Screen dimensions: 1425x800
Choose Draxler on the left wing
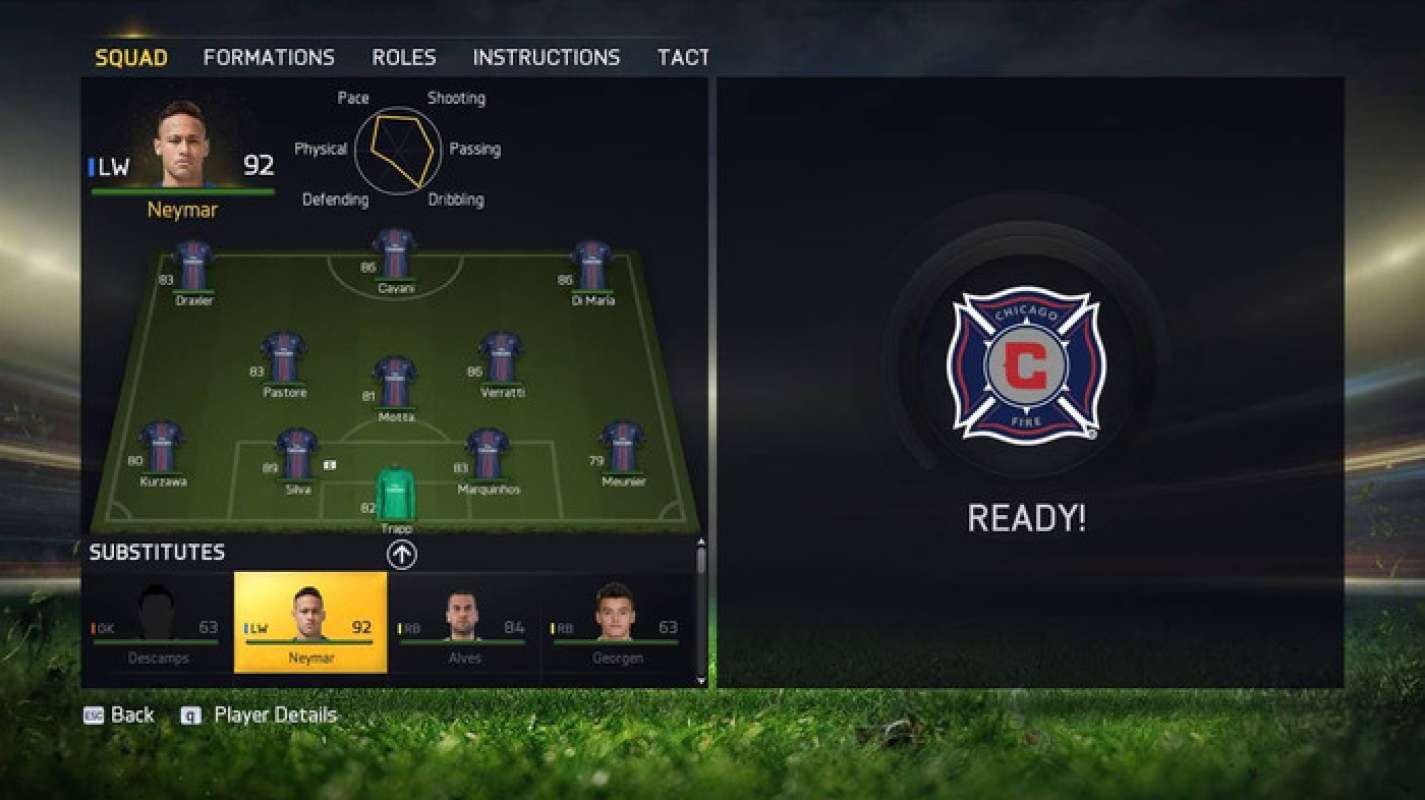[x=193, y=266]
